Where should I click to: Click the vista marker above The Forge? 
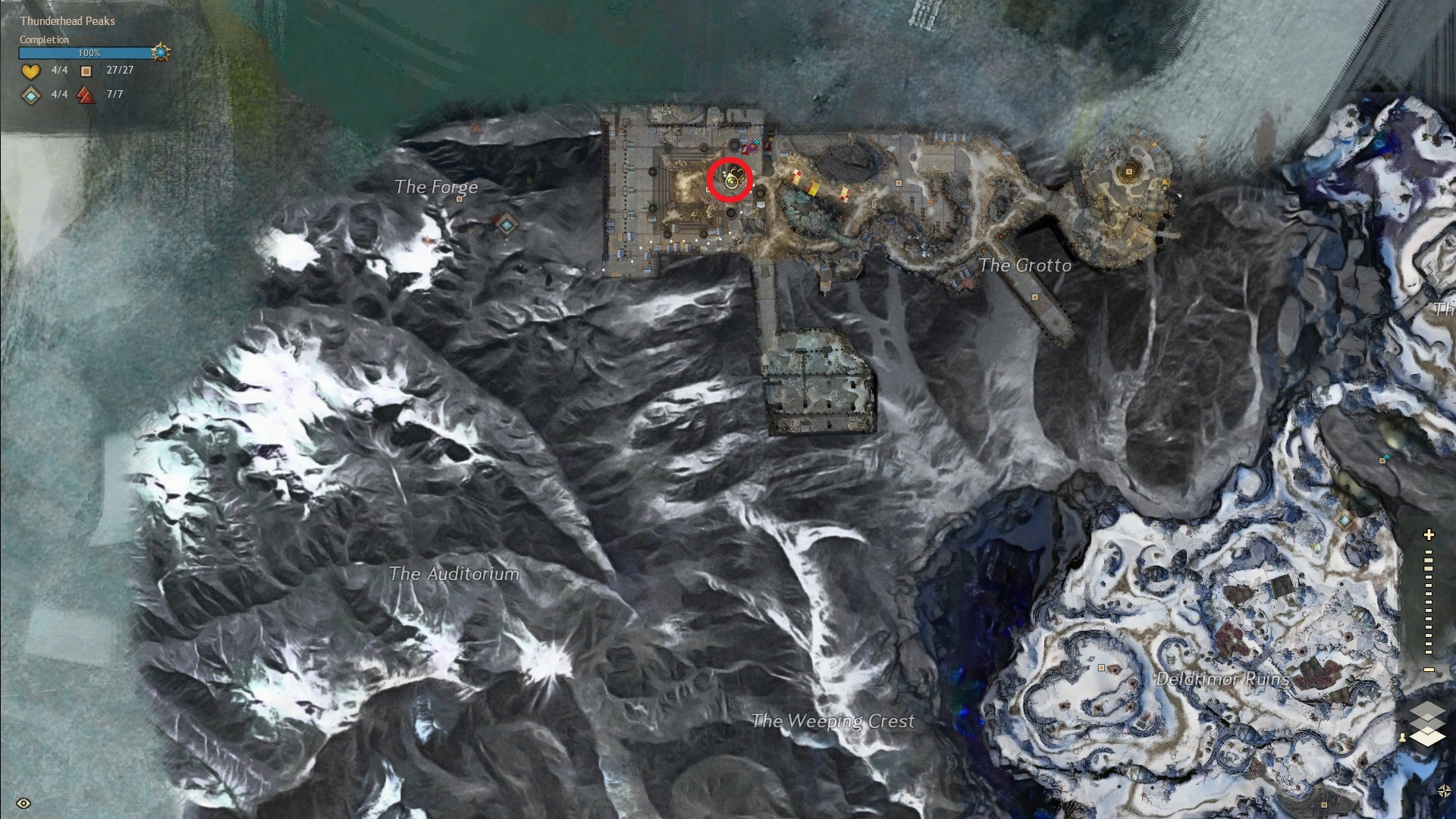[475, 126]
